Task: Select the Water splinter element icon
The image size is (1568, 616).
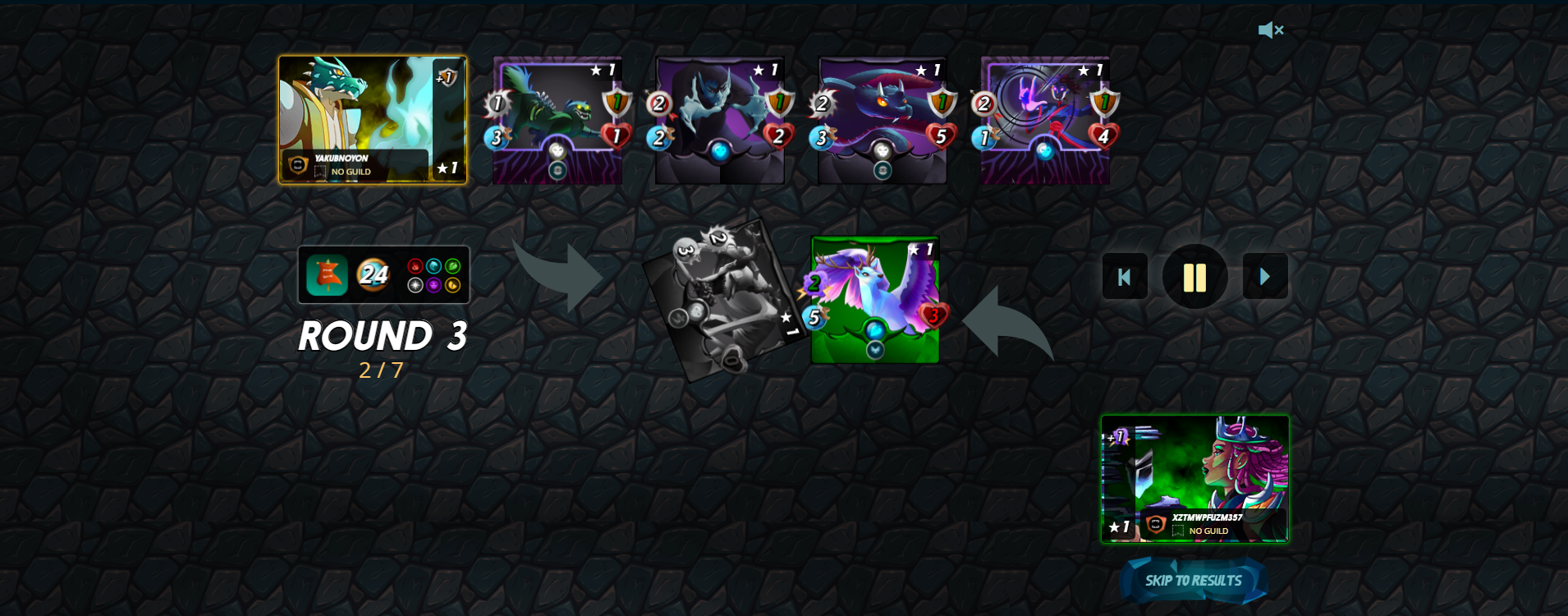Action: click(433, 266)
